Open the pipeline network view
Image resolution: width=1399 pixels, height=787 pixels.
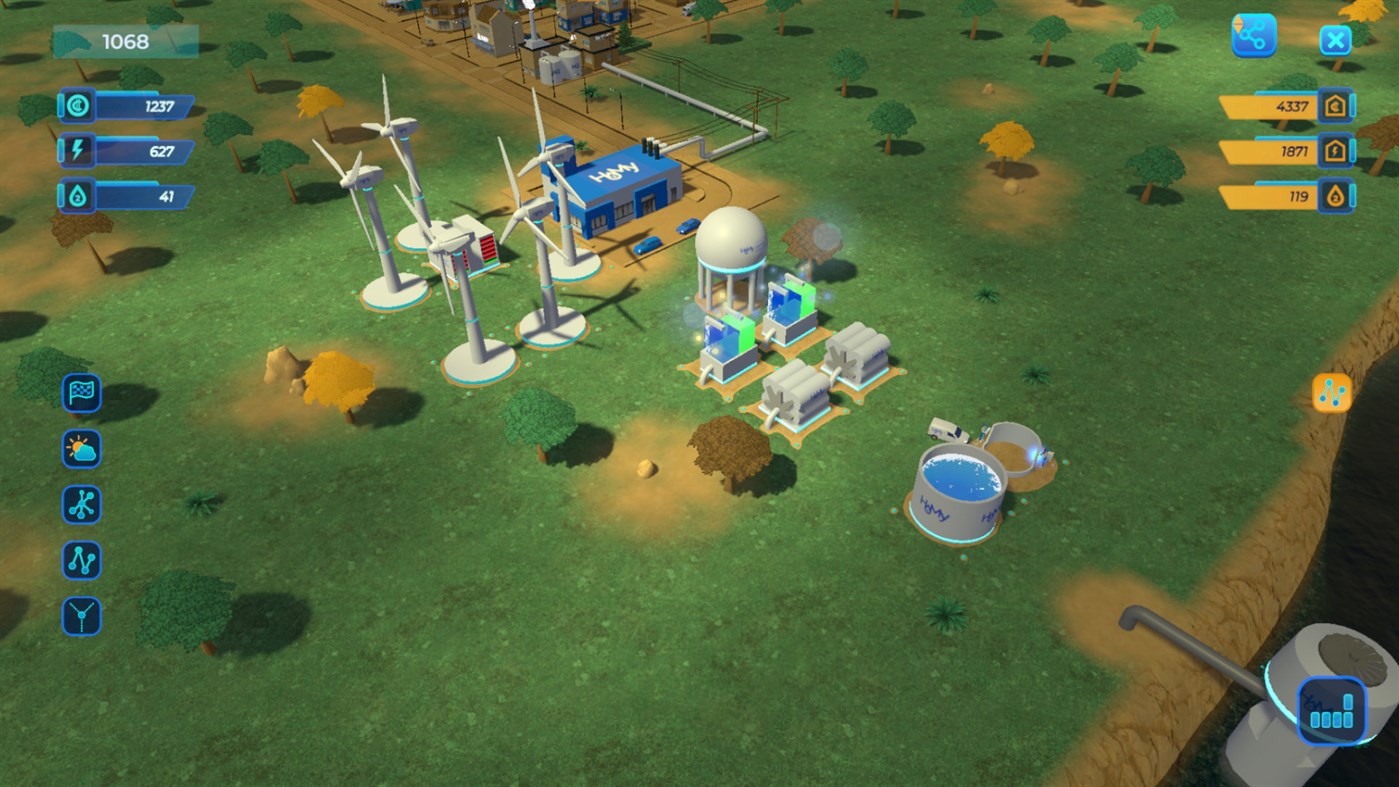pyautogui.click(x=81, y=505)
